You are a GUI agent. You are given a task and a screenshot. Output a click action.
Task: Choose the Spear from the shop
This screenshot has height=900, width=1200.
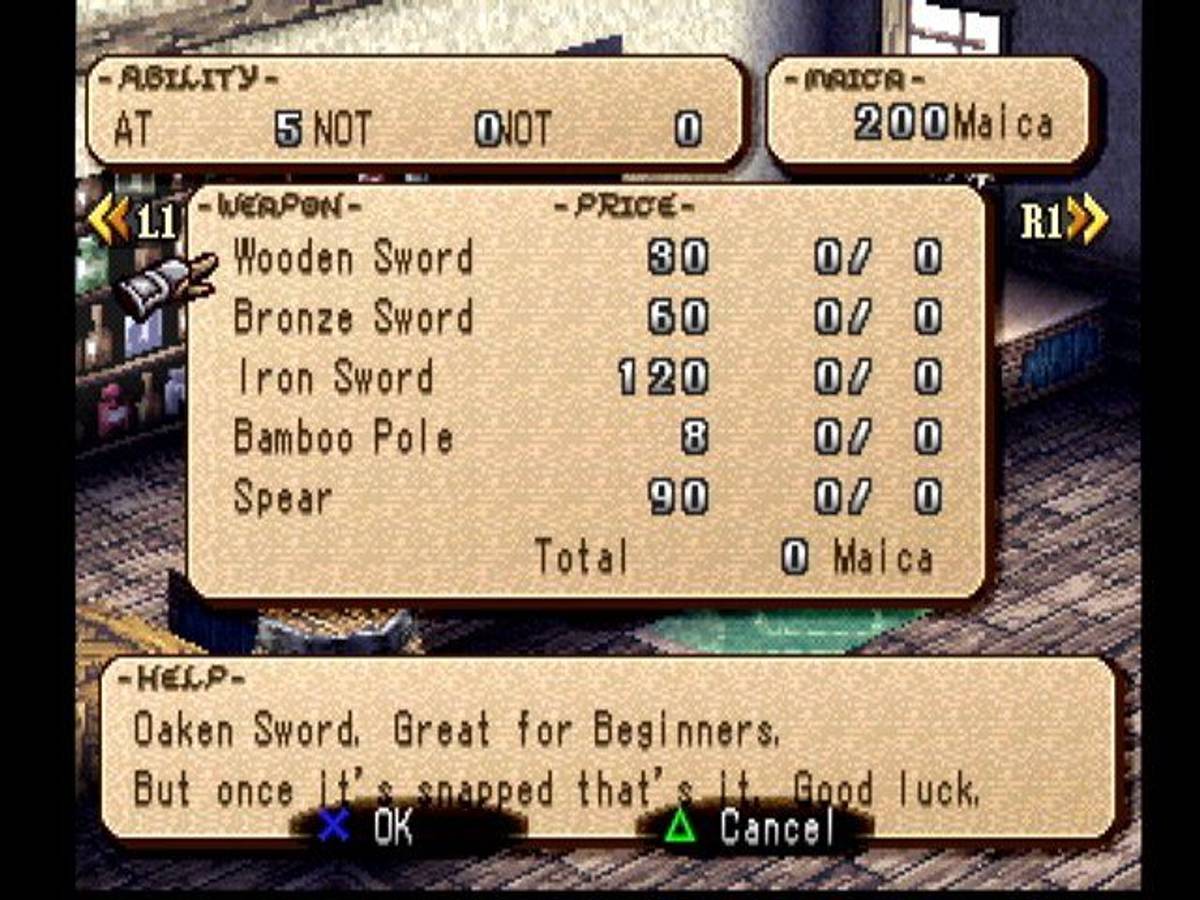coord(283,498)
